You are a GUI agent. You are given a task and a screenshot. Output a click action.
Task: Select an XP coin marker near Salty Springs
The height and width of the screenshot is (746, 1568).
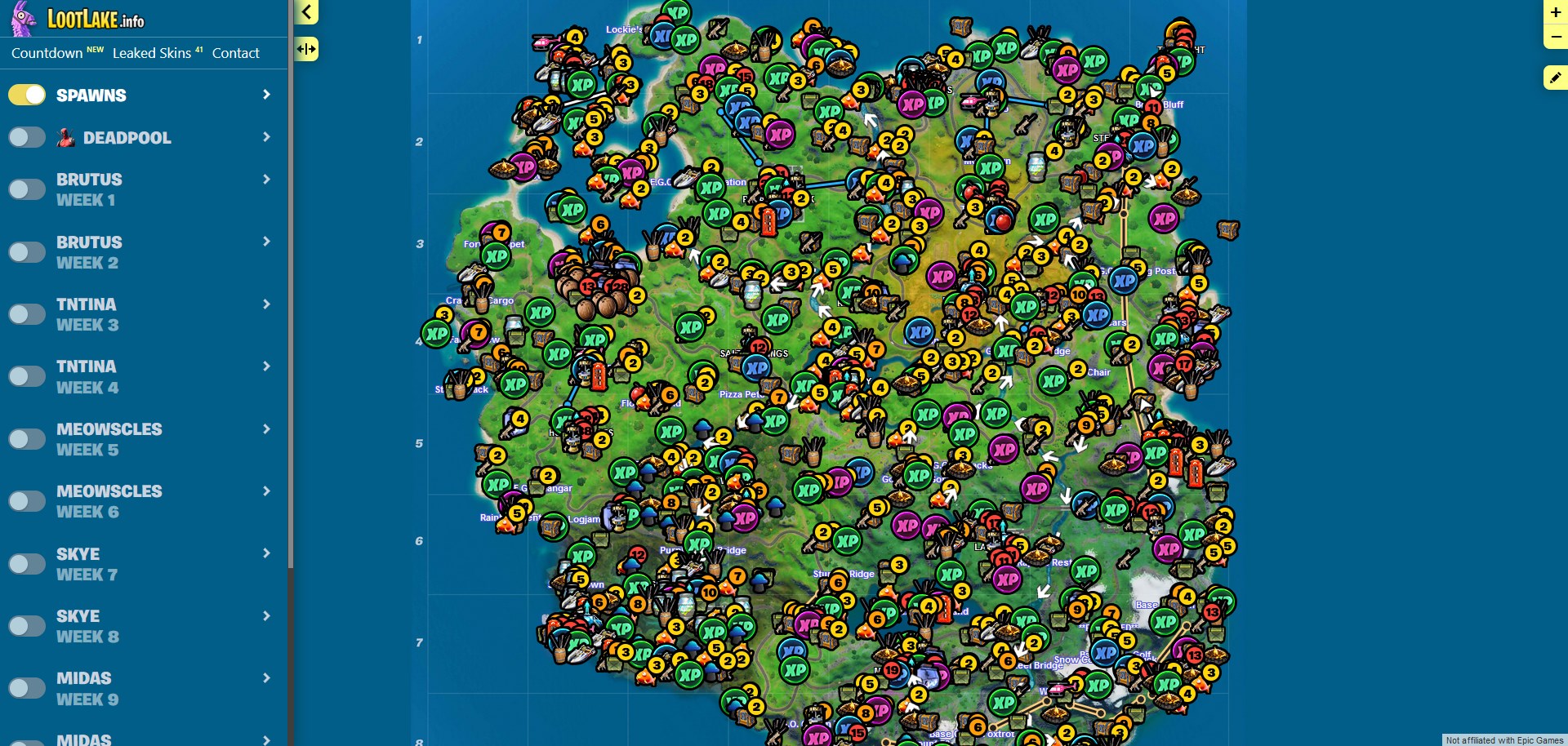coord(755,369)
